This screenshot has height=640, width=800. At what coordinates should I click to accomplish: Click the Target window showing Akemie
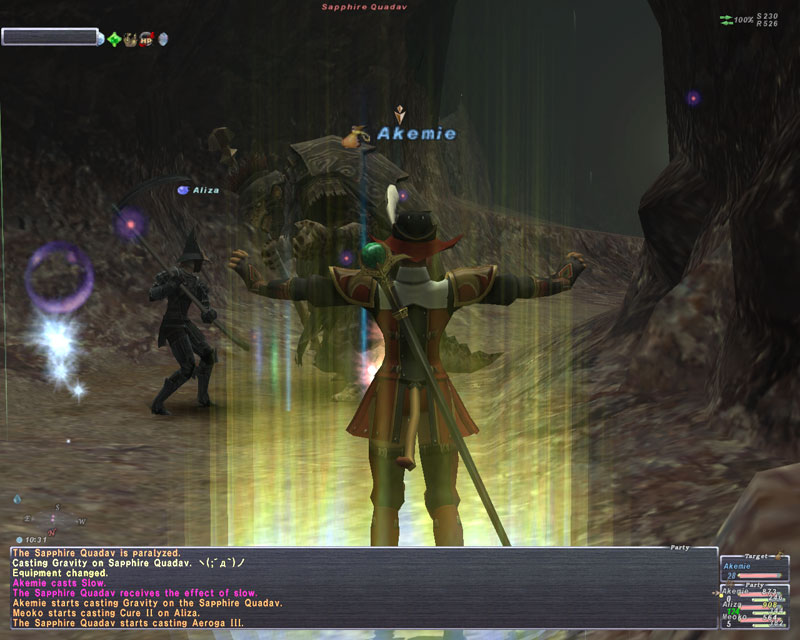(757, 568)
